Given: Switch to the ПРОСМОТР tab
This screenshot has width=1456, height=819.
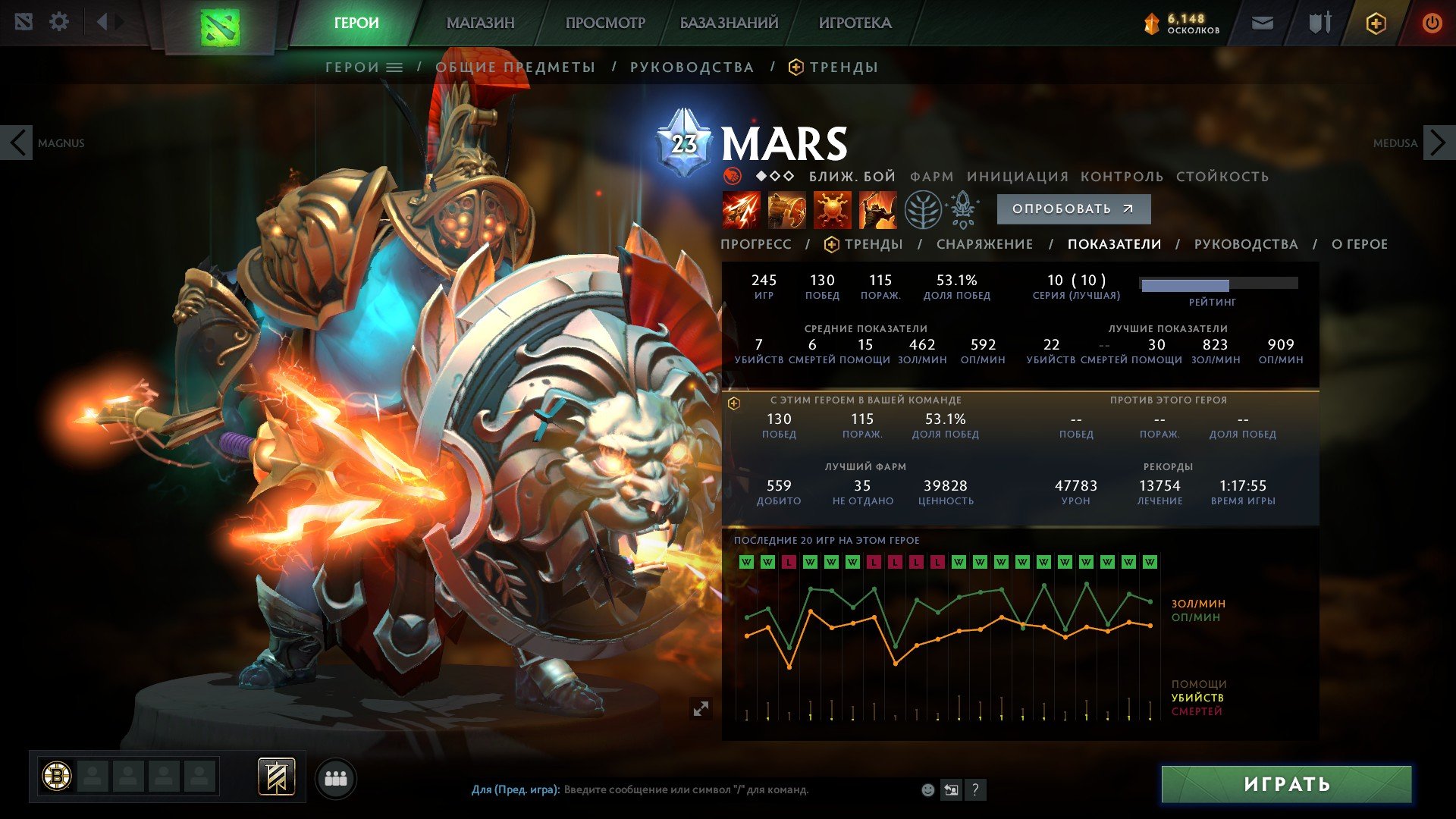Looking at the screenshot, I should click(x=605, y=23).
